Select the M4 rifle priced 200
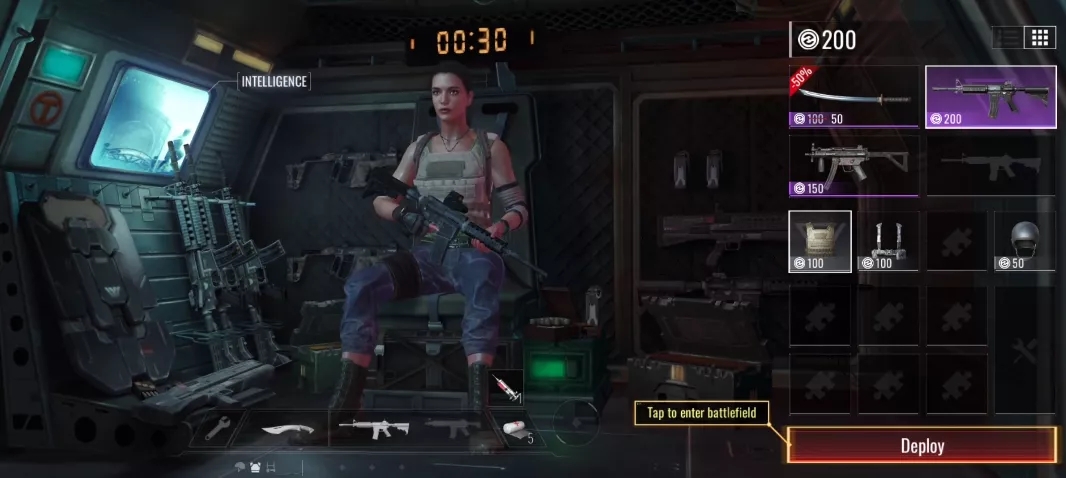The height and width of the screenshot is (478, 1066). pos(990,97)
